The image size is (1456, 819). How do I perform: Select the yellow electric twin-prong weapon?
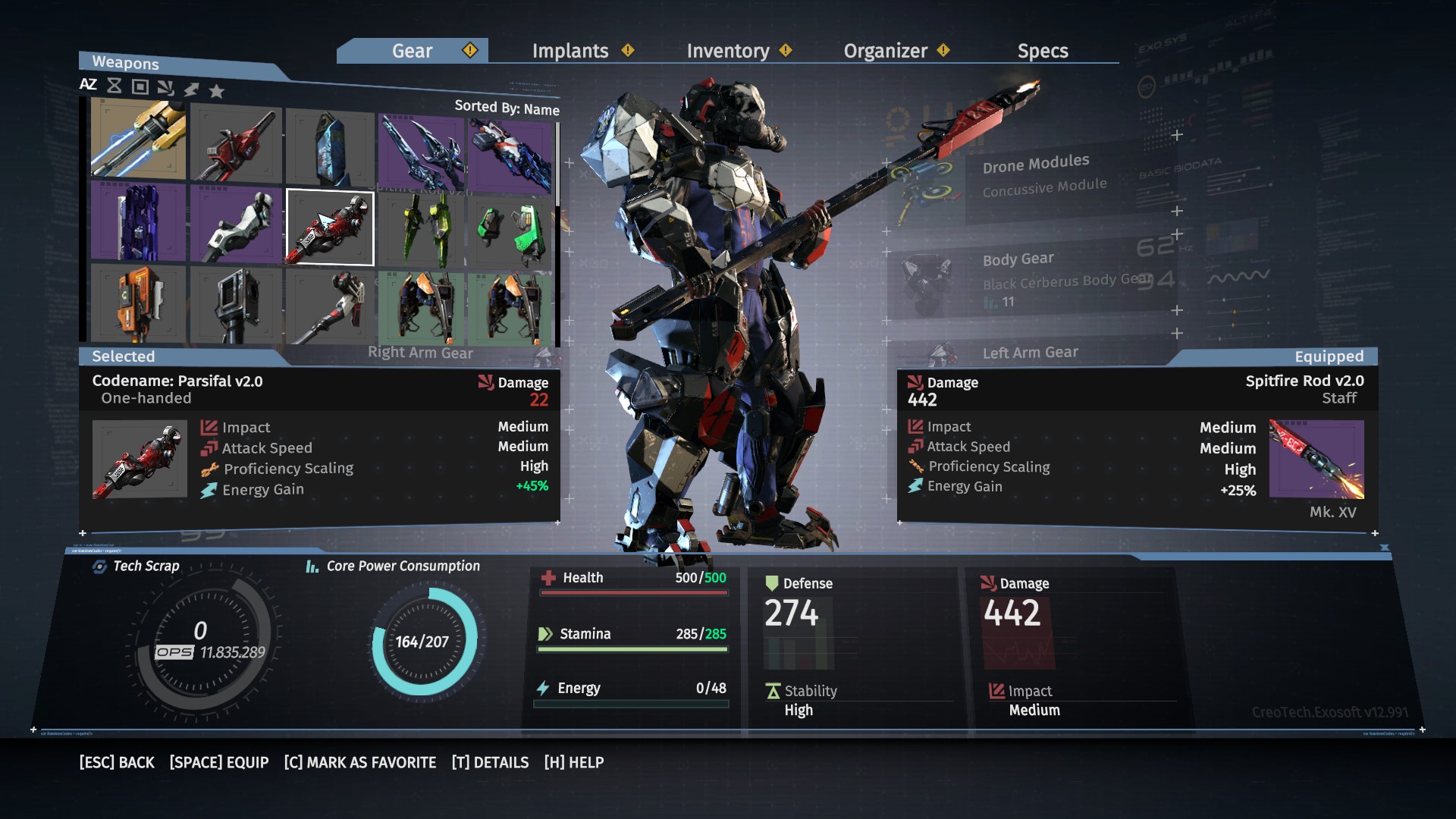139,140
